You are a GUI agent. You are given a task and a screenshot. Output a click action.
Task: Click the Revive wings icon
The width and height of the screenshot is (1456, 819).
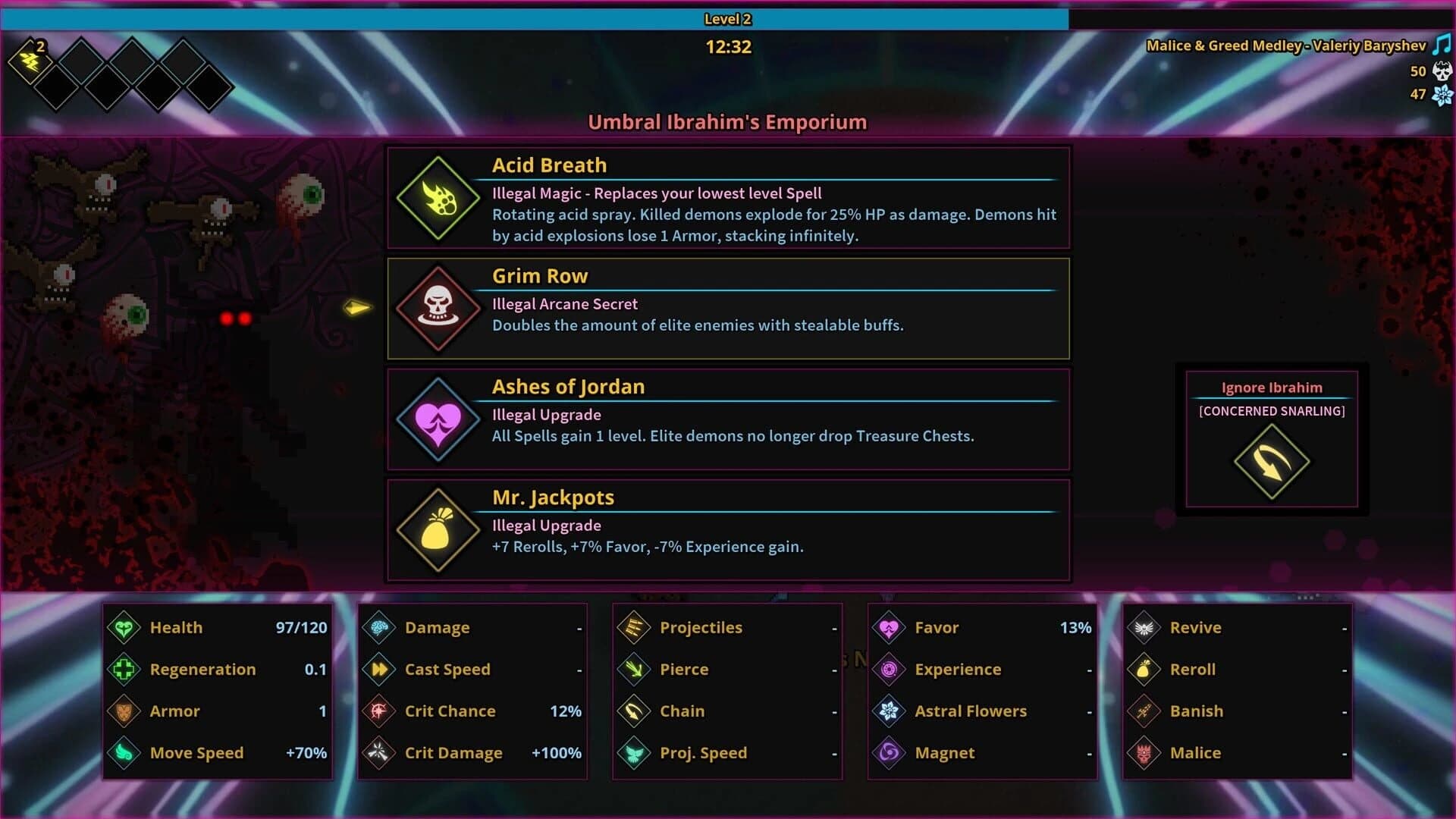[1146, 627]
